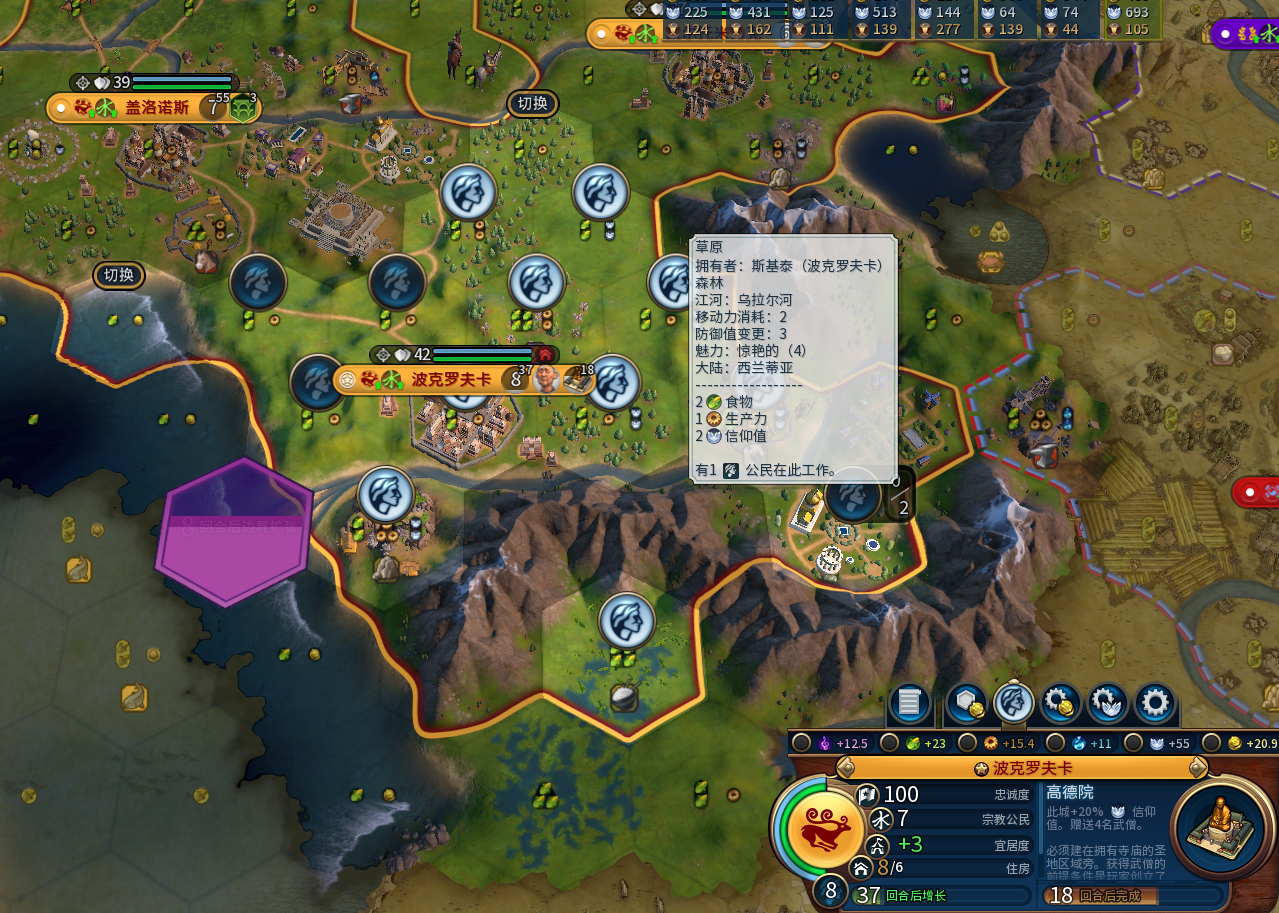The width and height of the screenshot is (1279, 913).
Task: Open purchase with faith gear button
Action: pyautogui.click(x=1107, y=703)
